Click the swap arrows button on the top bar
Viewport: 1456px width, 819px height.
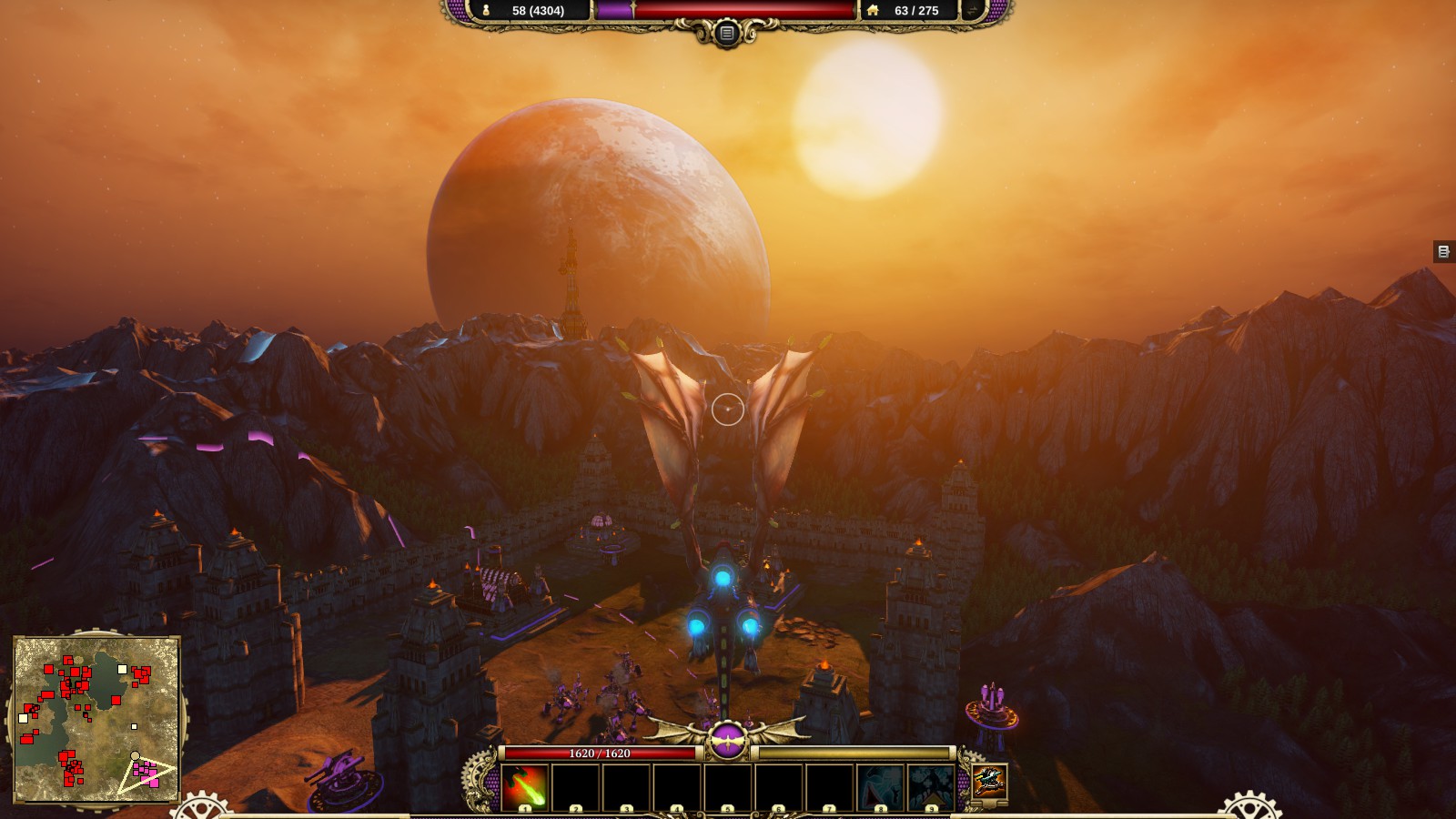pos(974,11)
